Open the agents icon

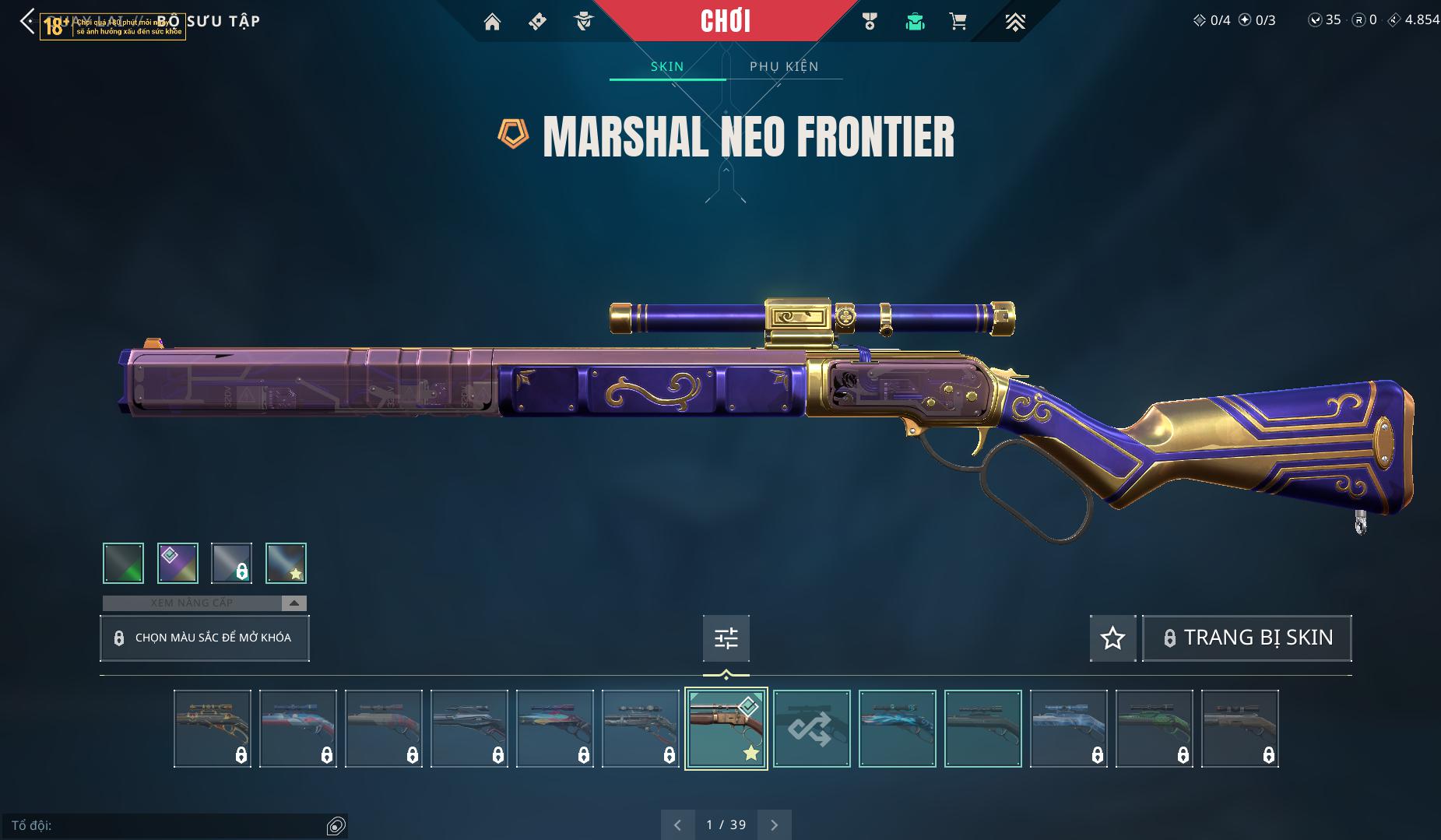point(583,22)
